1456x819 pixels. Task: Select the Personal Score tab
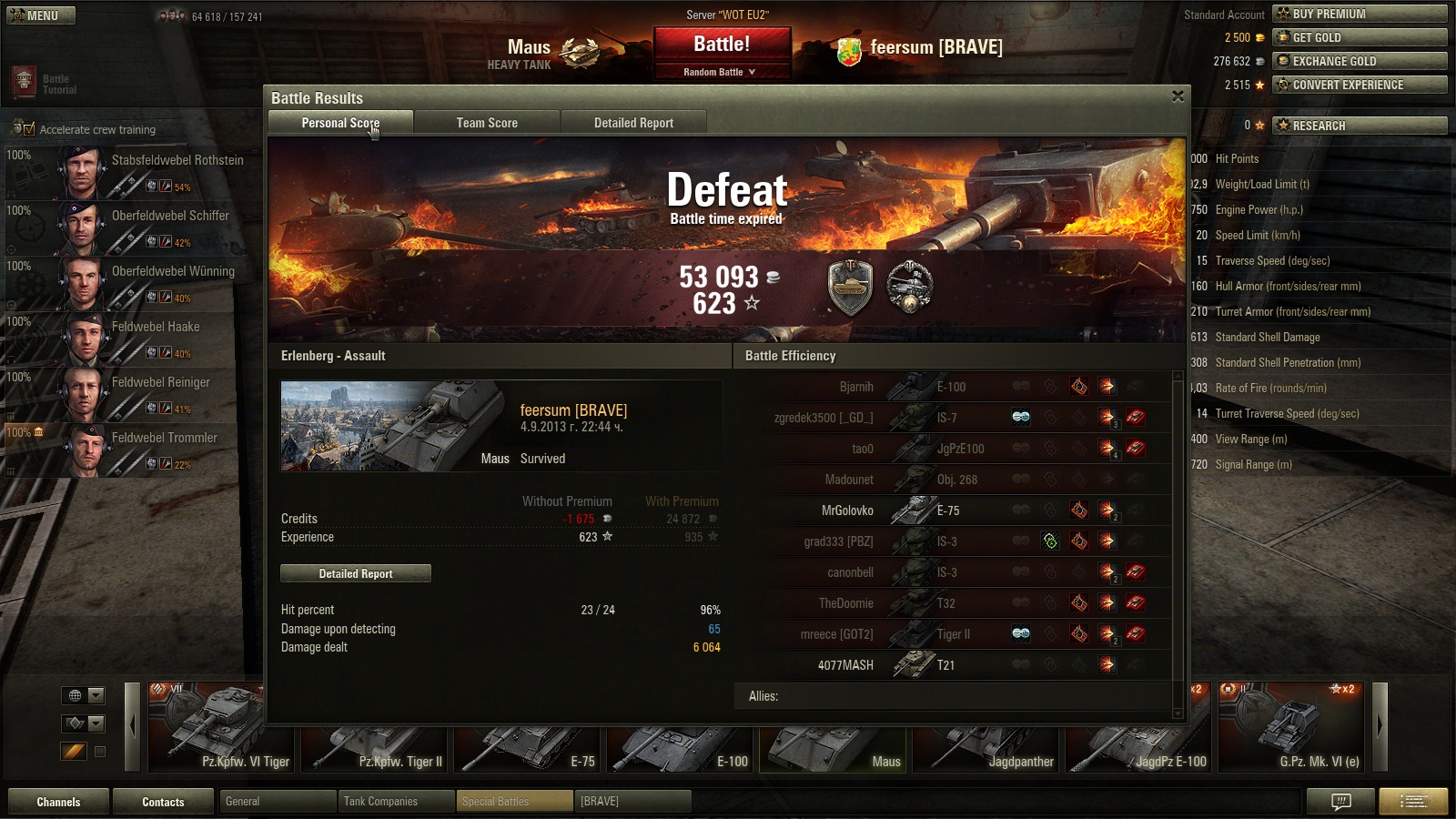tap(340, 123)
